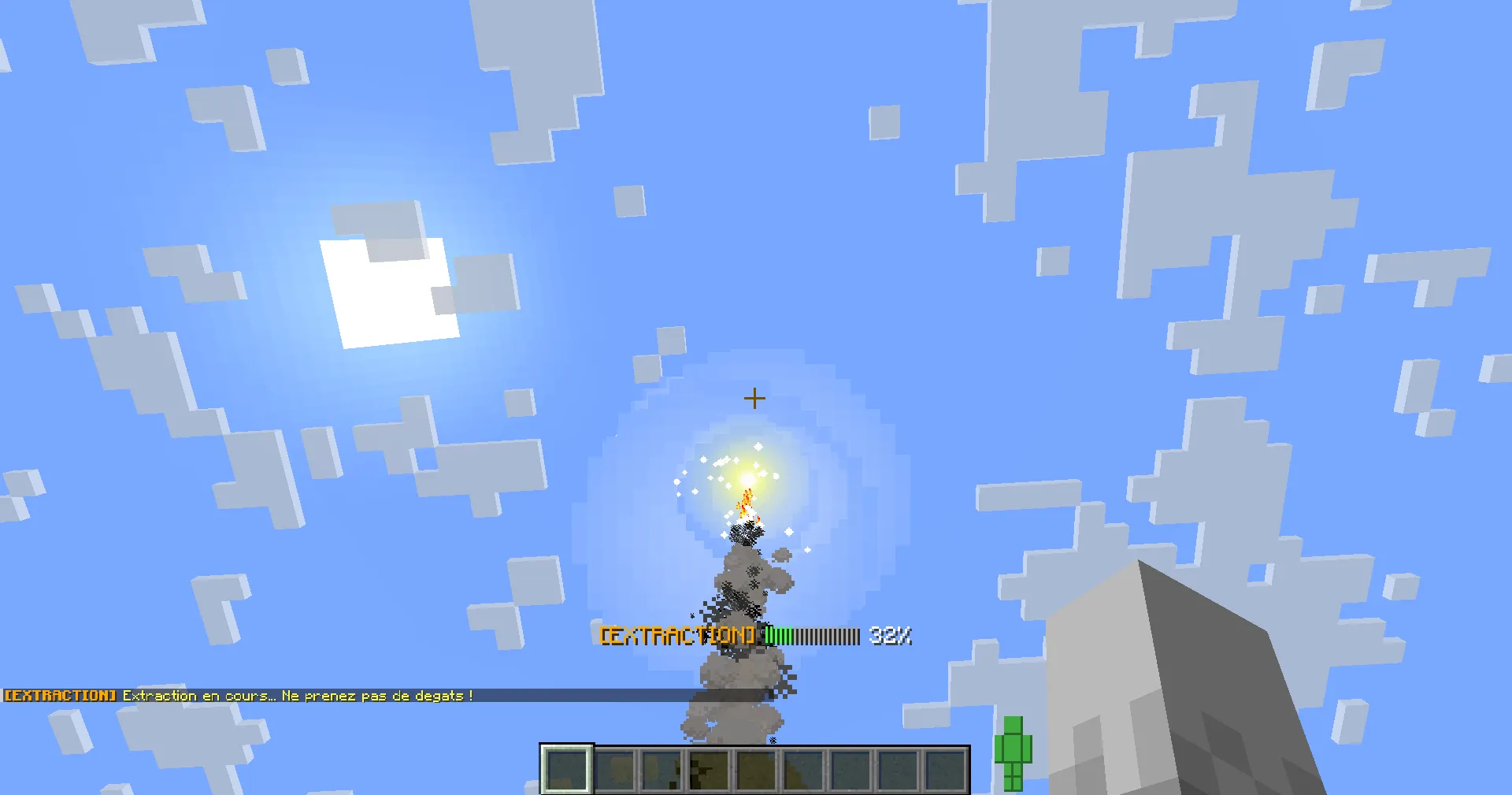
Task: Click the third hotbar slot
Action: [661, 768]
